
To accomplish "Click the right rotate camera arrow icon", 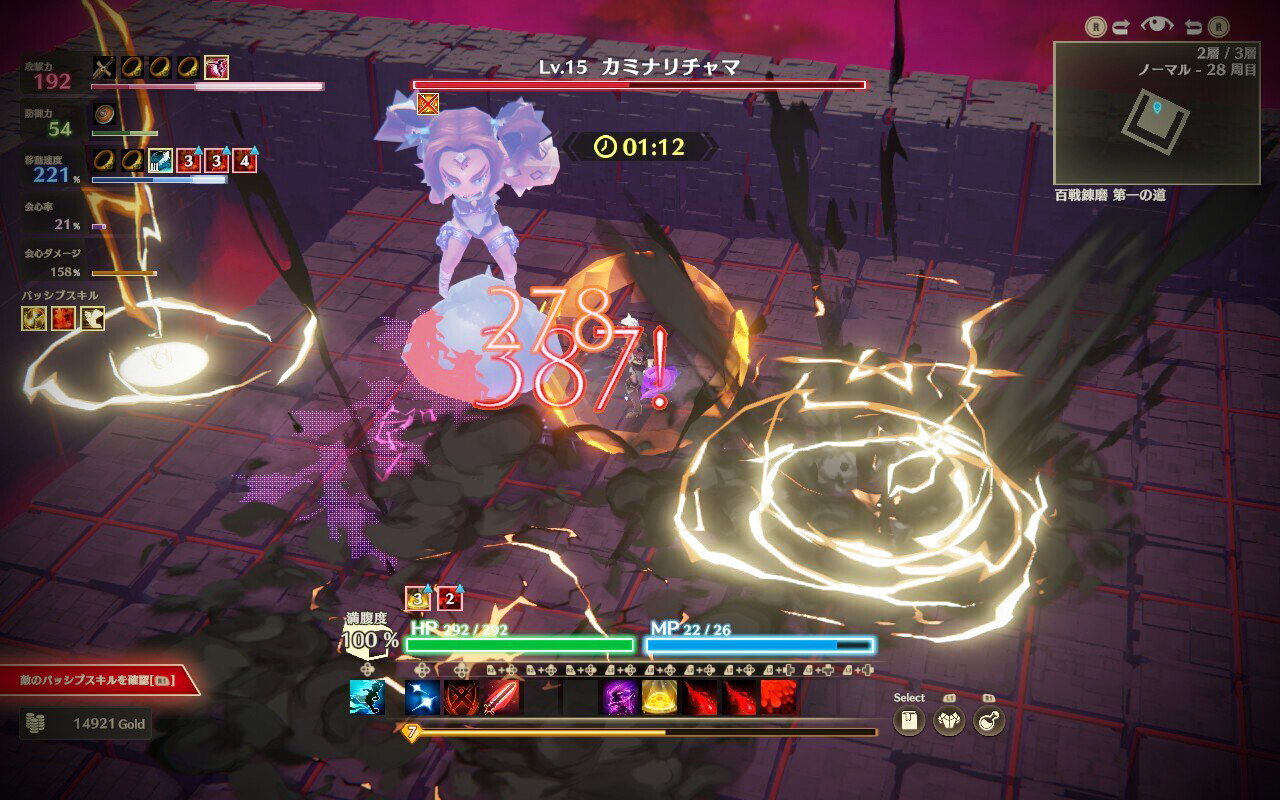I will [1121, 25].
